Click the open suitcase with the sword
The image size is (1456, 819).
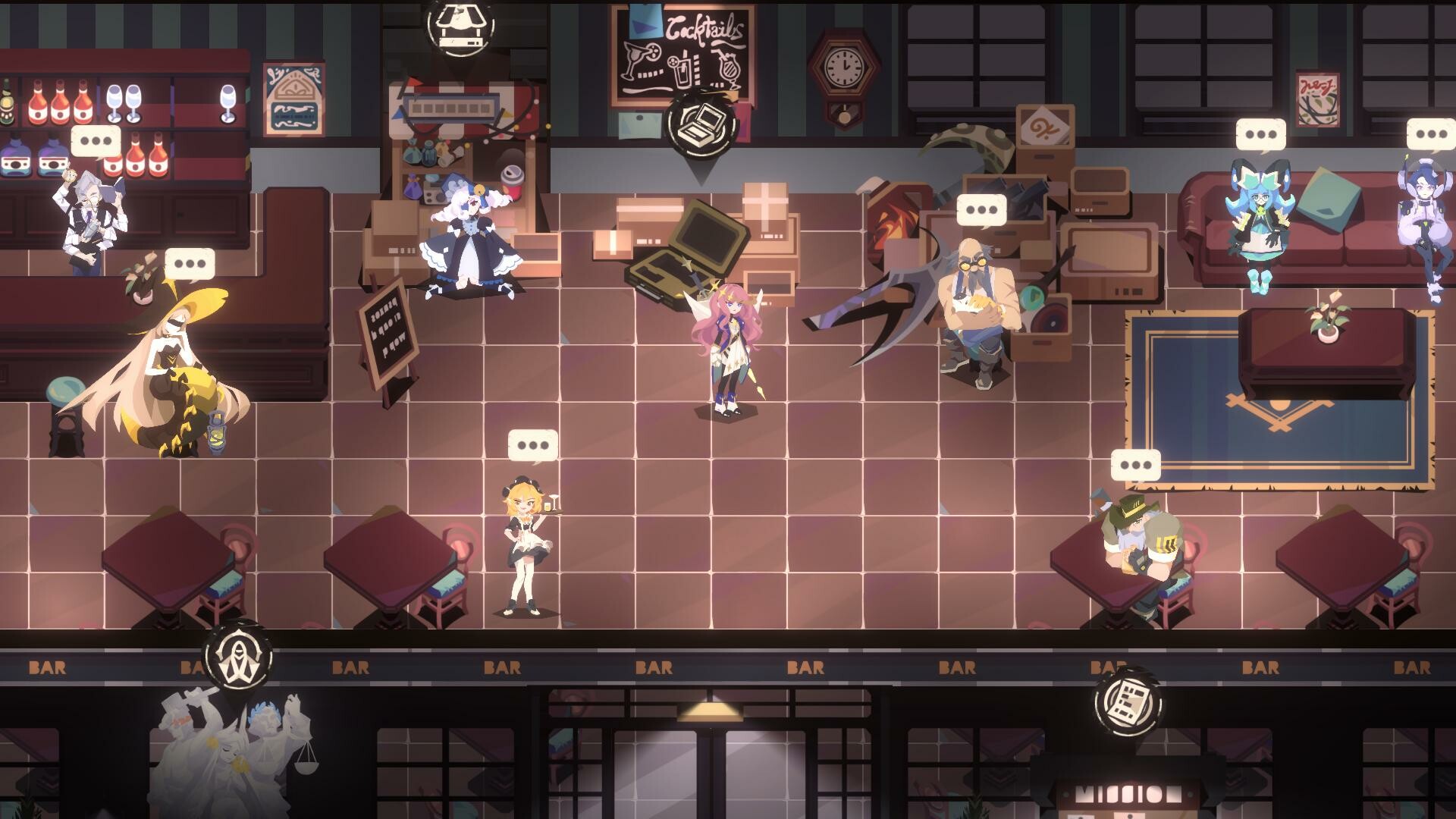click(682, 250)
